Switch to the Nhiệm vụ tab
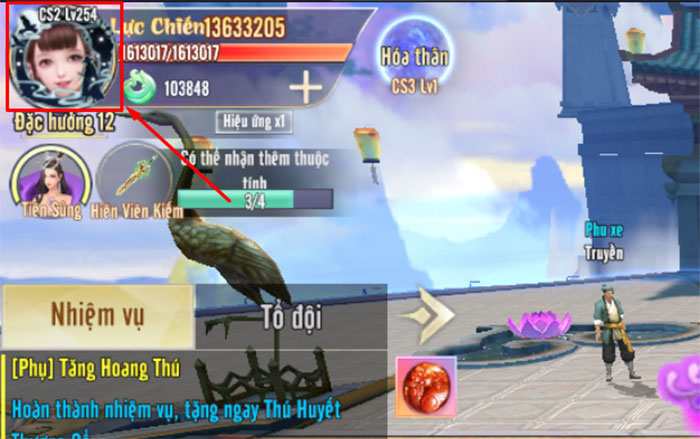Viewport: 700px width, 439px height. pyautogui.click(x=97, y=317)
